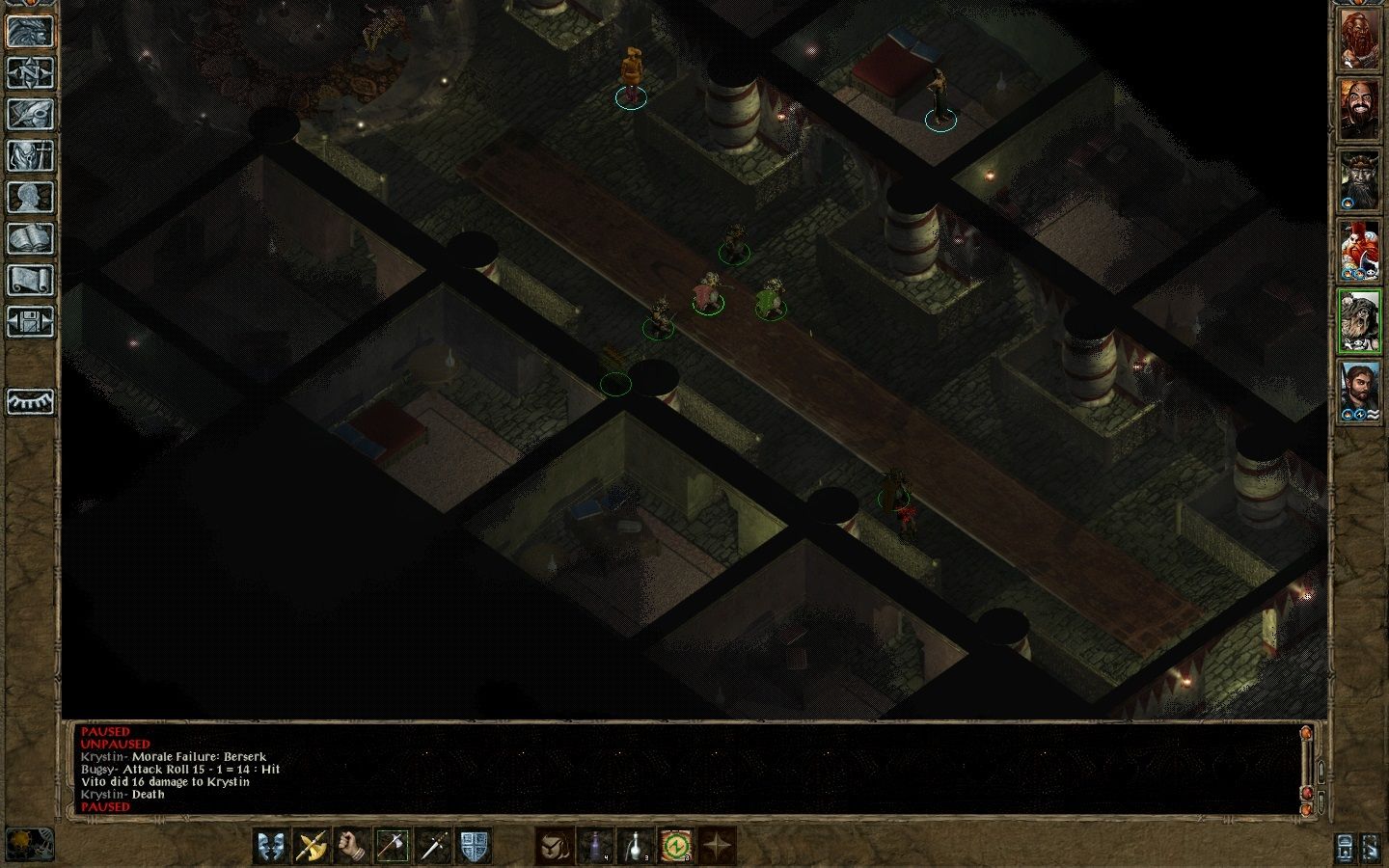Activate the blue shield guard button
1389x868 pixels.
[x=474, y=846]
